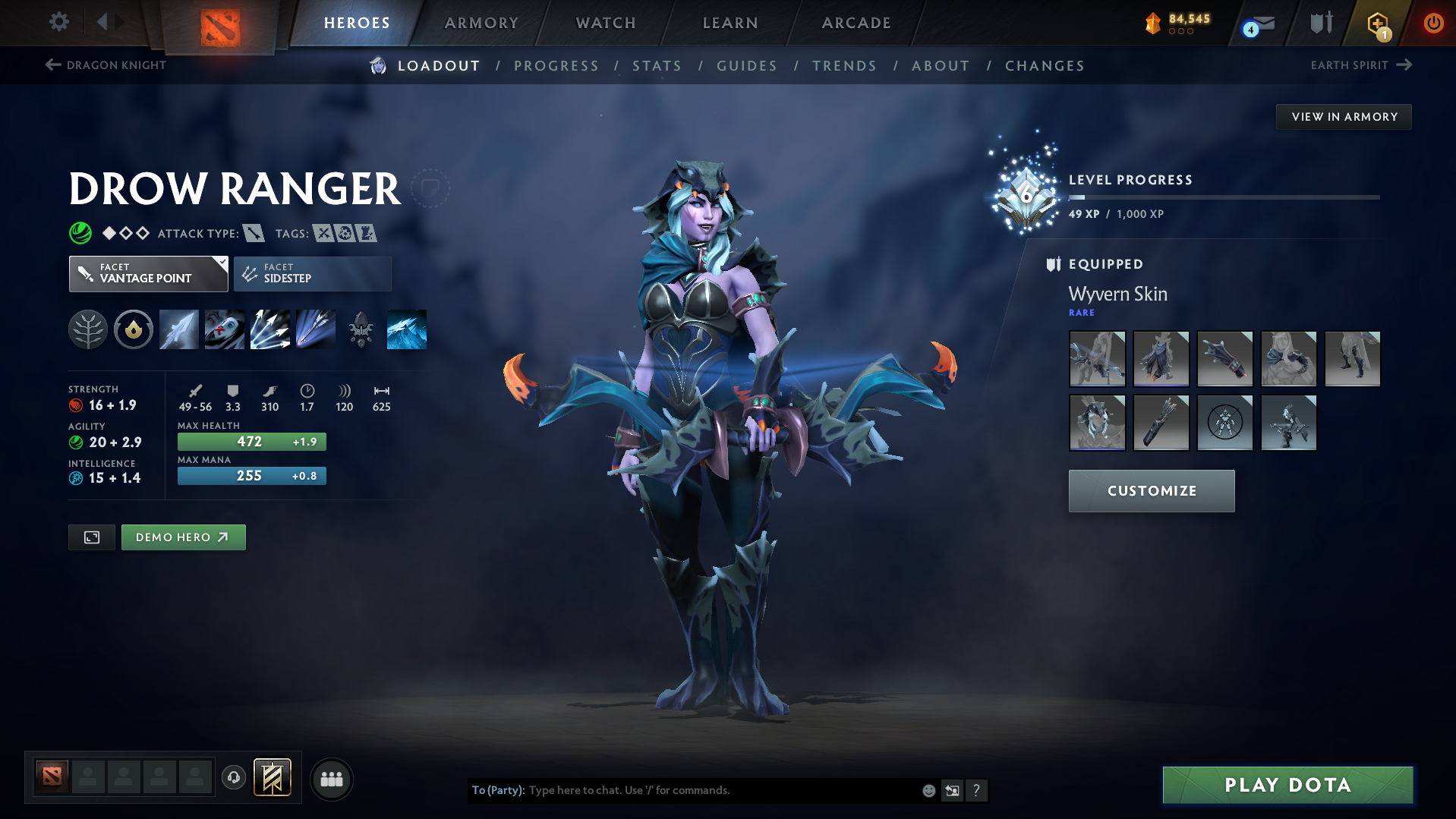This screenshot has height=819, width=1456.
Task: Click the smiley emoticon toggle in chat
Action: click(928, 790)
